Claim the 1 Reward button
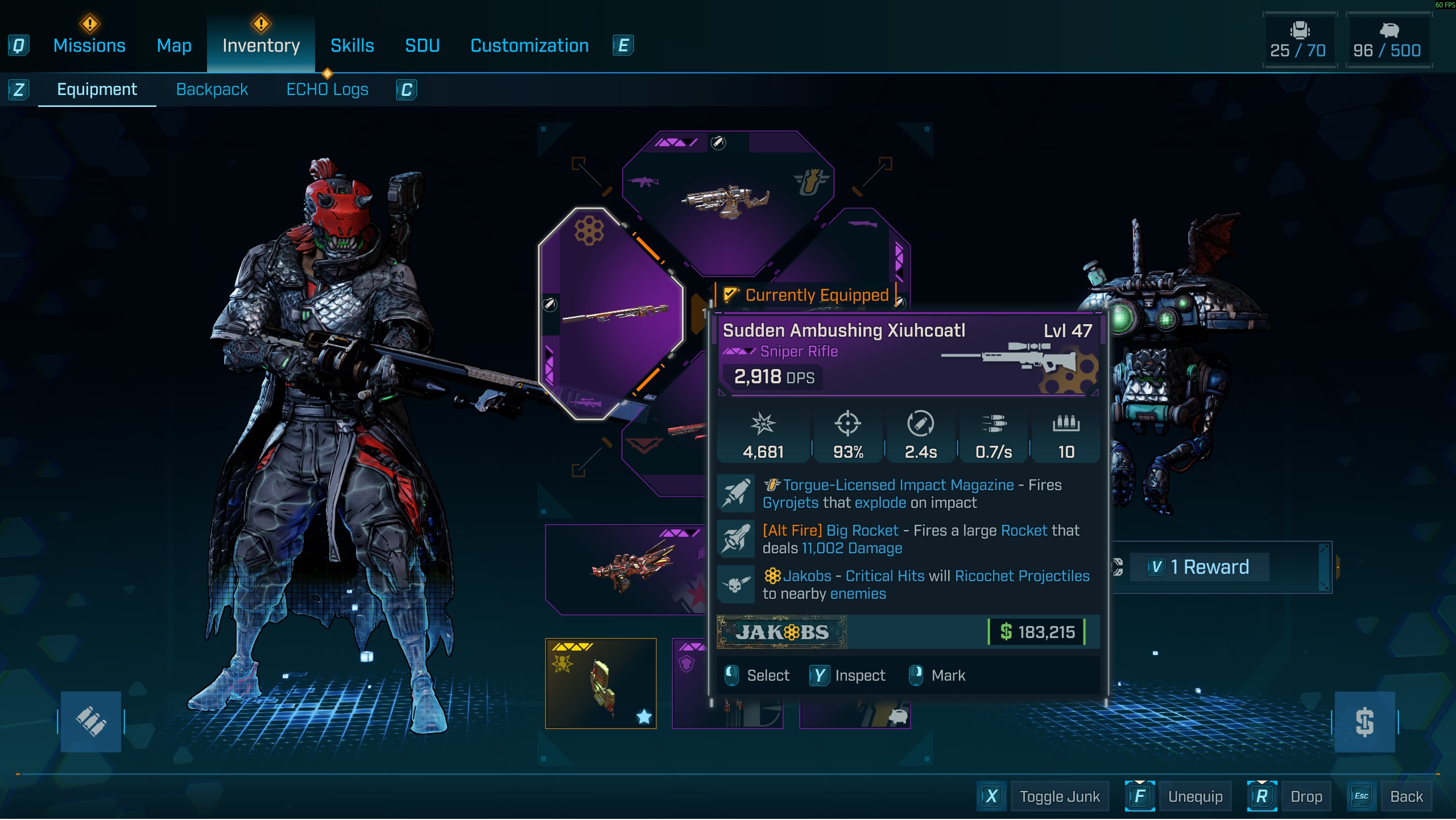Viewport: 1456px width, 820px height. 1209,567
